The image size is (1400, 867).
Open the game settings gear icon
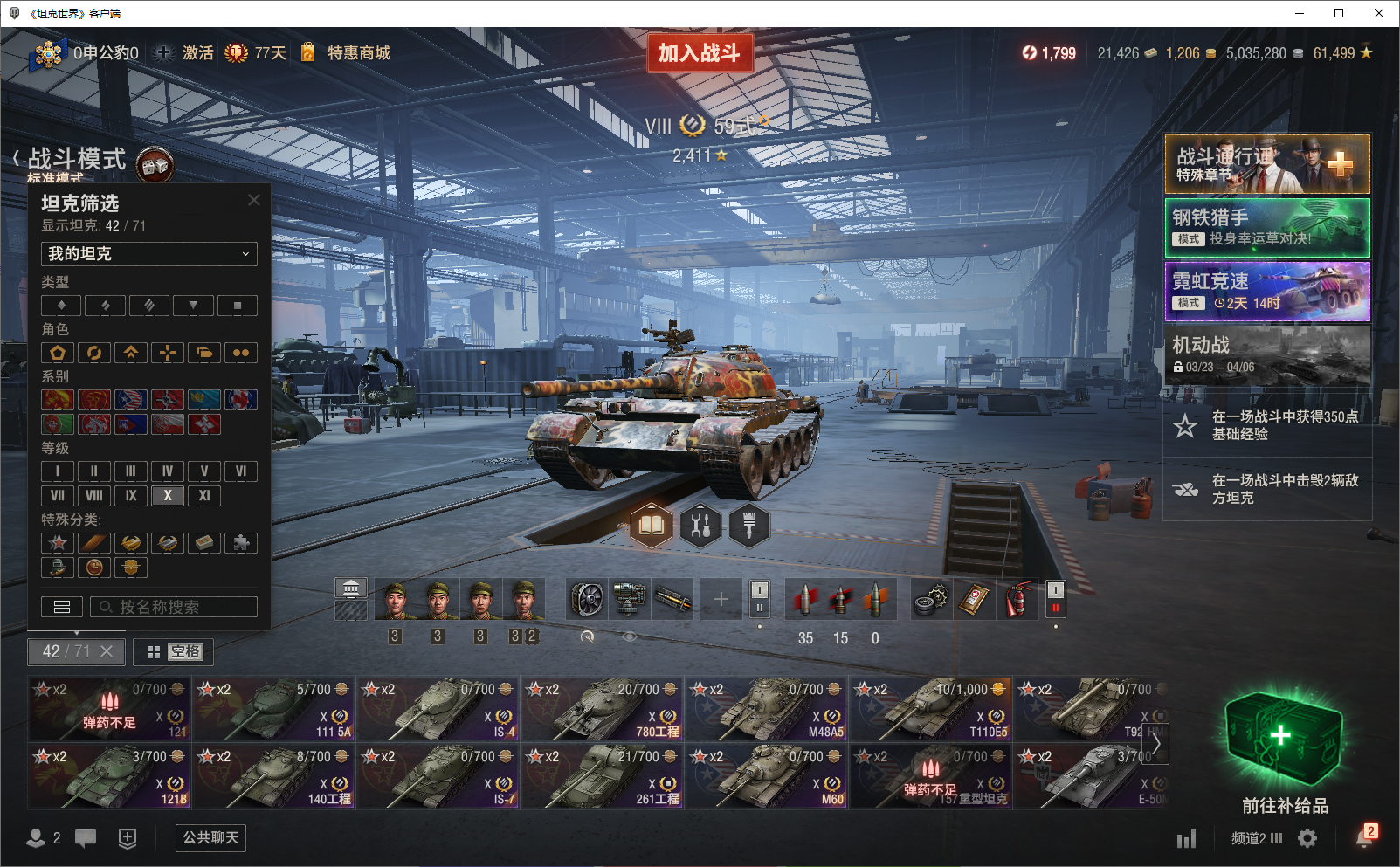[x=1307, y=839]
